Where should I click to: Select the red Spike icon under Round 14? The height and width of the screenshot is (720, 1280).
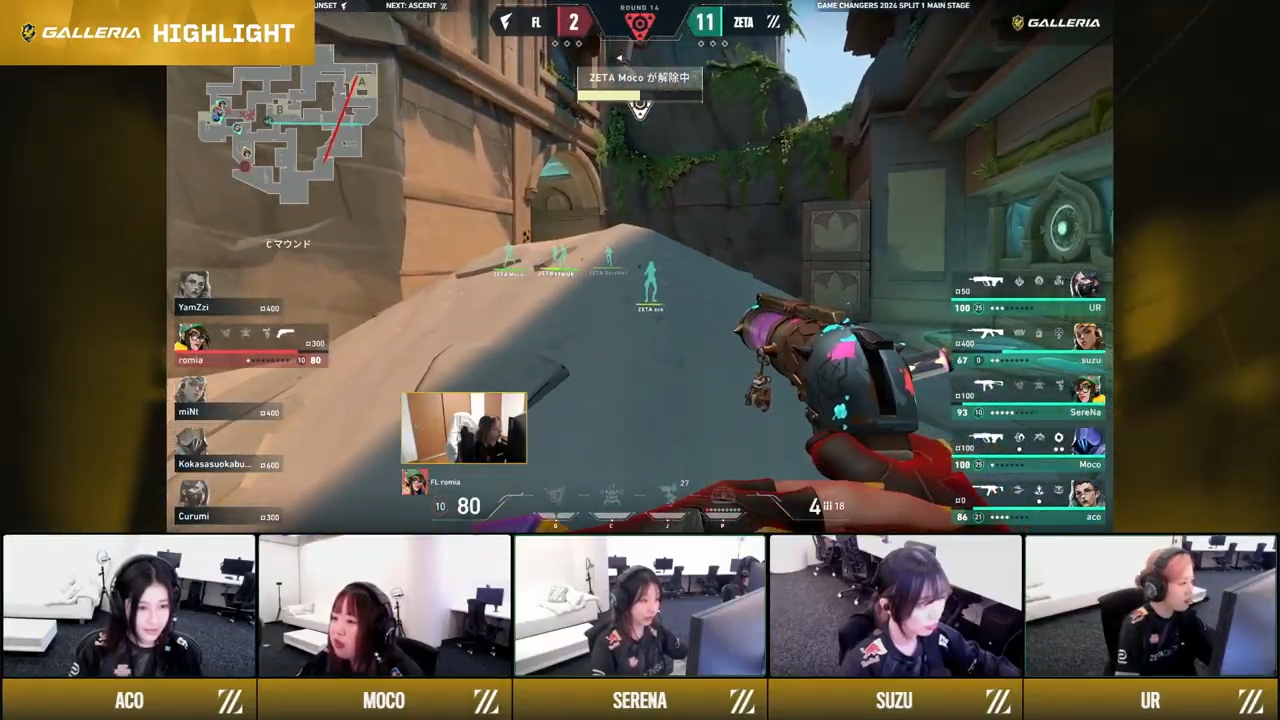coord(640,24)
